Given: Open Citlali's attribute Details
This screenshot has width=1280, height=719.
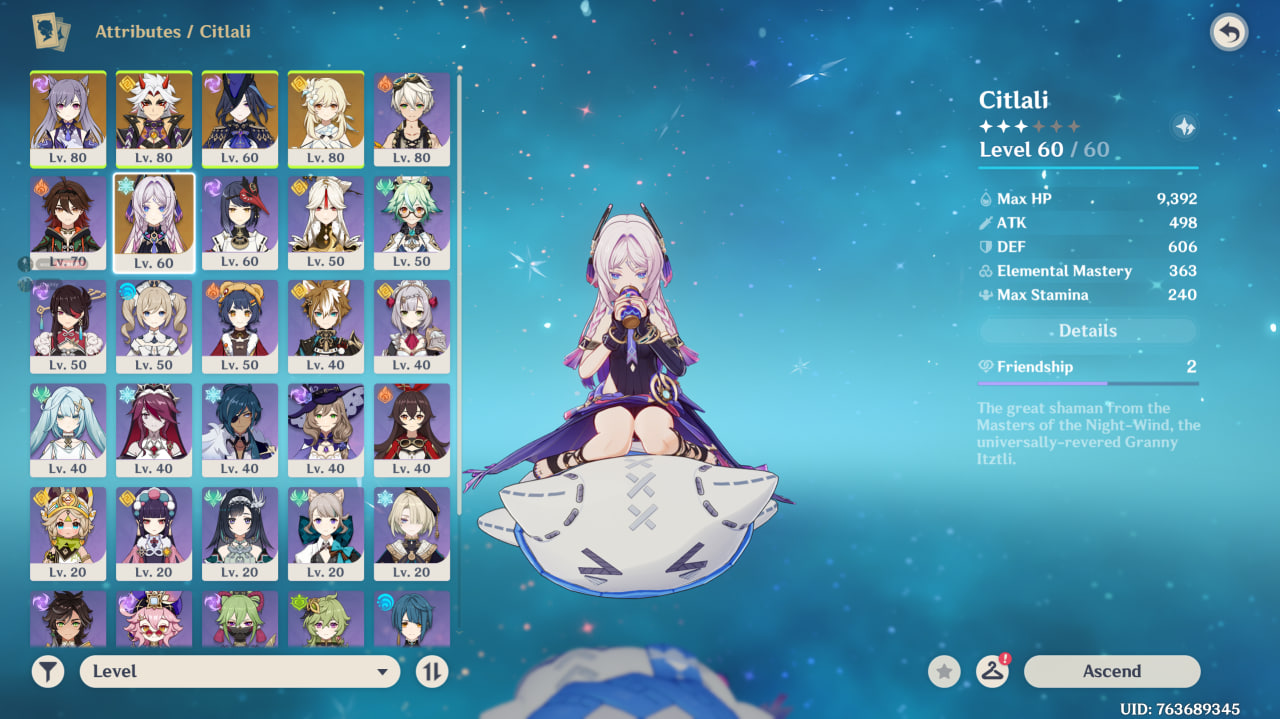Looking at the screenshot, I should (x=1087, y=331).
